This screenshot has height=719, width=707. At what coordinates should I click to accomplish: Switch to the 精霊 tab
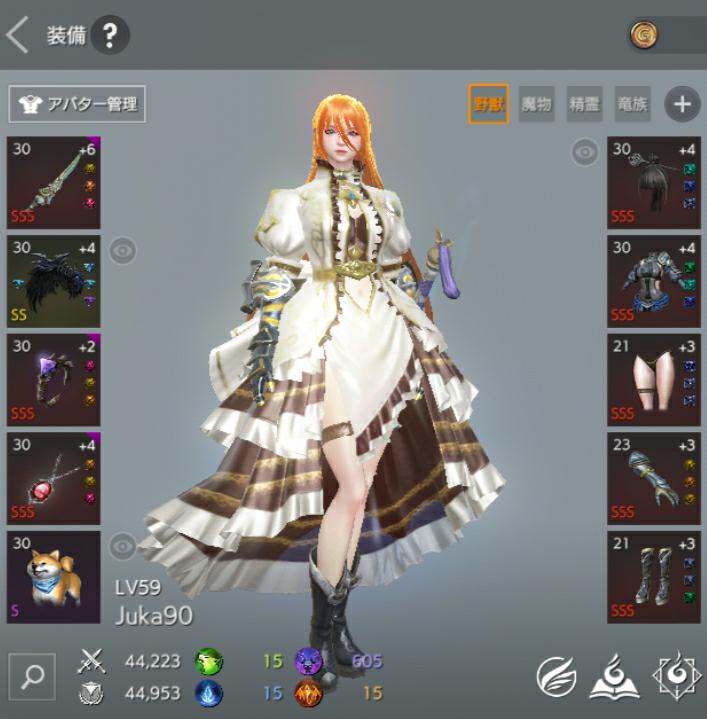(585, 103)
